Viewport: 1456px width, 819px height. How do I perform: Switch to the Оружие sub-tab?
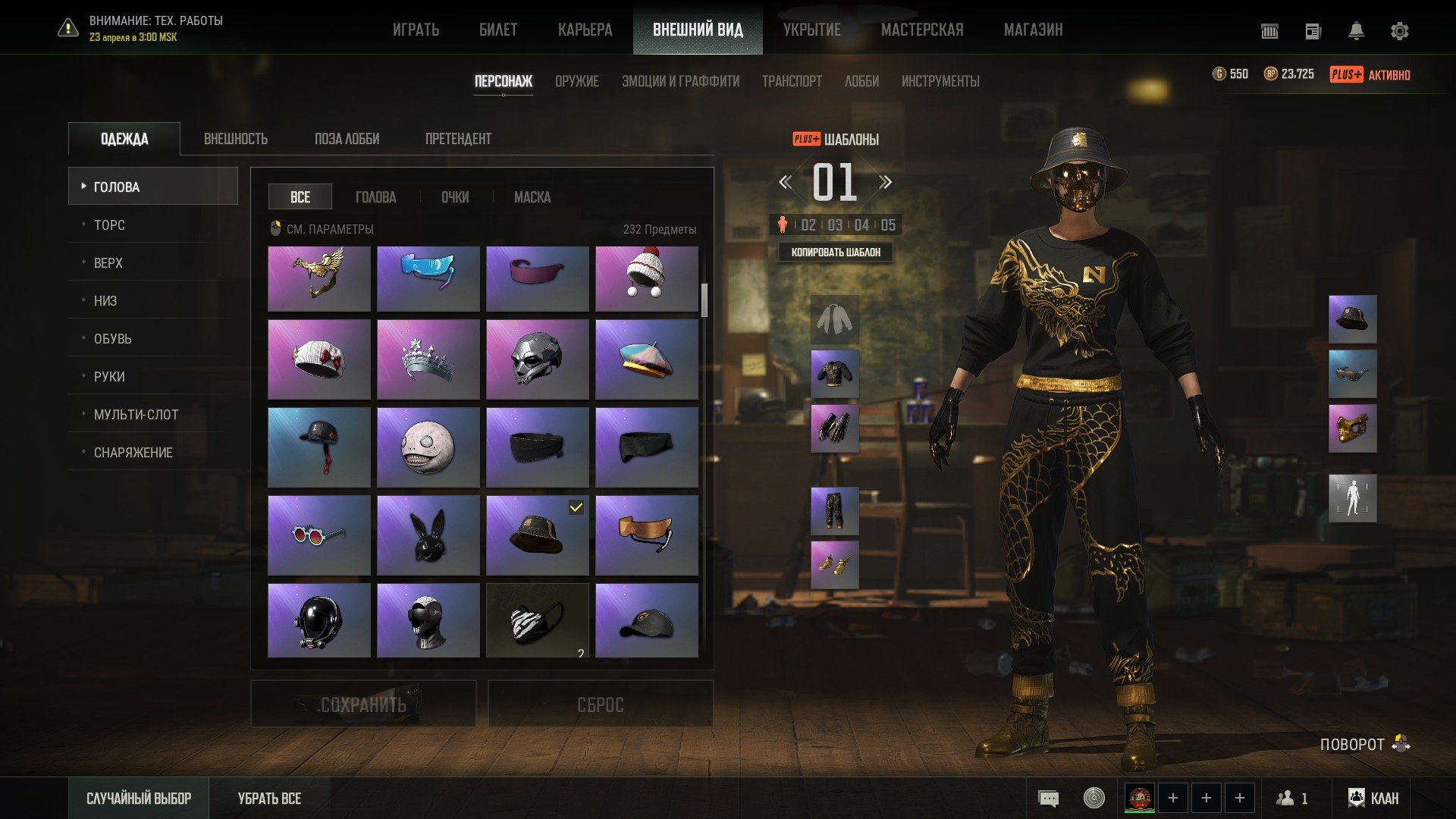pos(576,81)
